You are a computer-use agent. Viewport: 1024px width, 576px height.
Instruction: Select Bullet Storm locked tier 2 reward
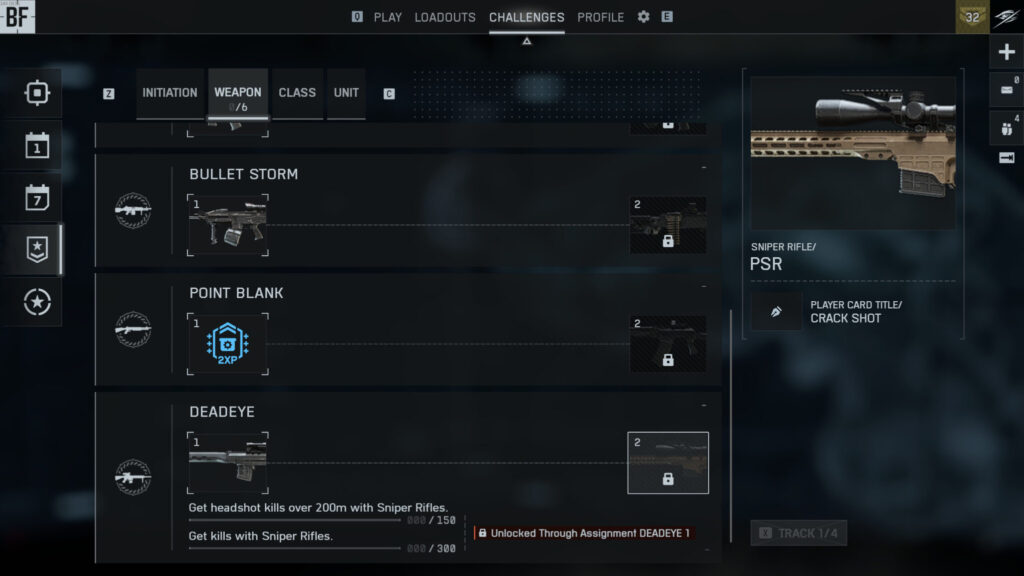pyautogui.click(x=668, y=225)
